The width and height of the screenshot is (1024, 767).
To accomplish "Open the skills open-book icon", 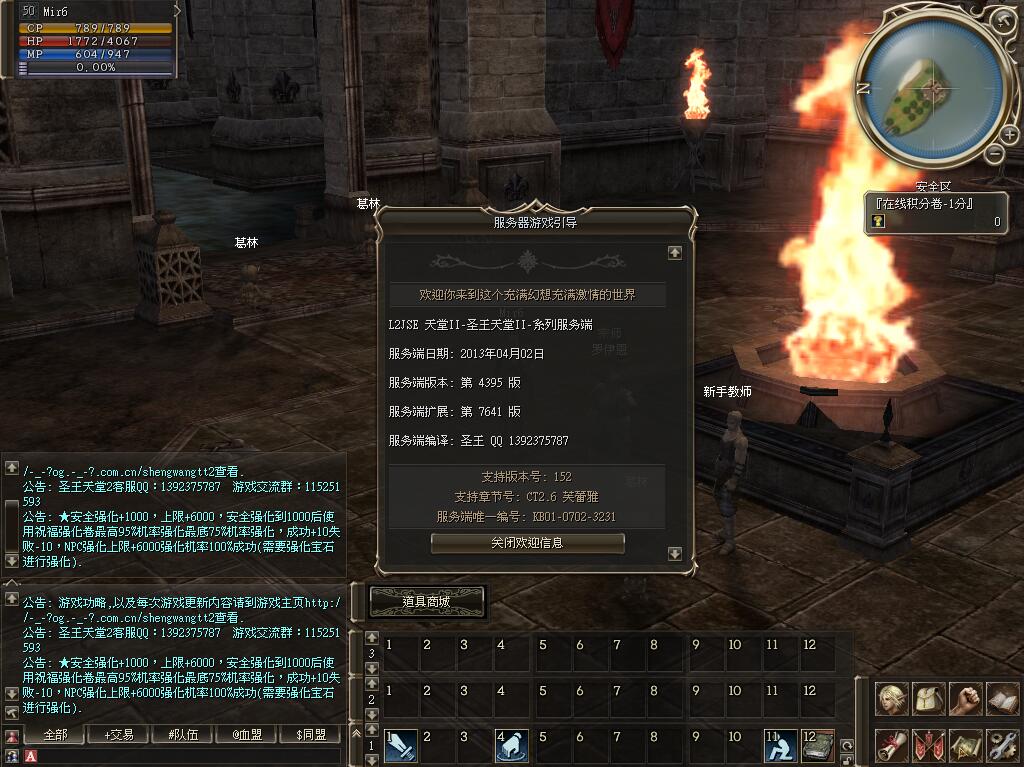I will [x=1002, y=699].
